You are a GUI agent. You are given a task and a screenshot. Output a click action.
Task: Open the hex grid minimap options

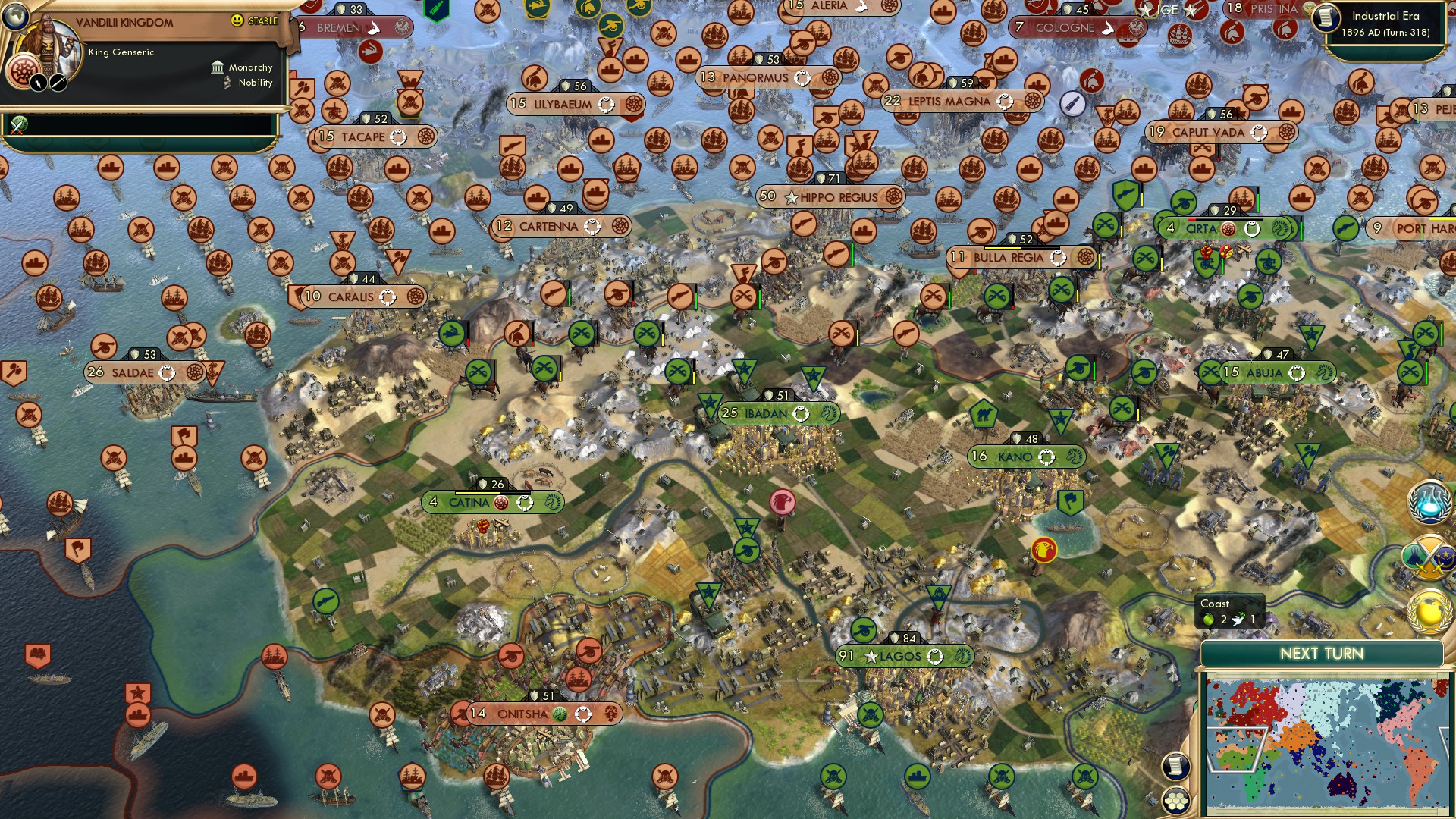(1175, 801)
